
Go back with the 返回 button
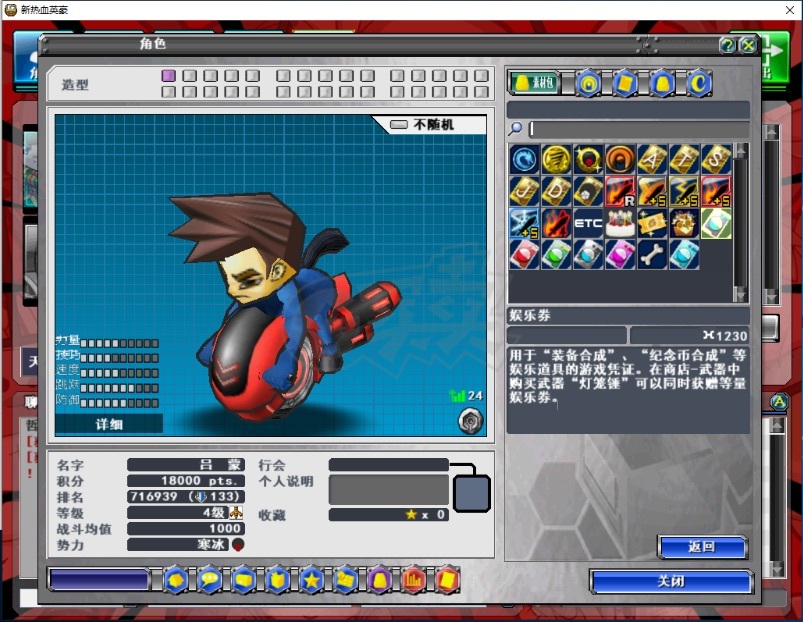[x=702, y=547]
